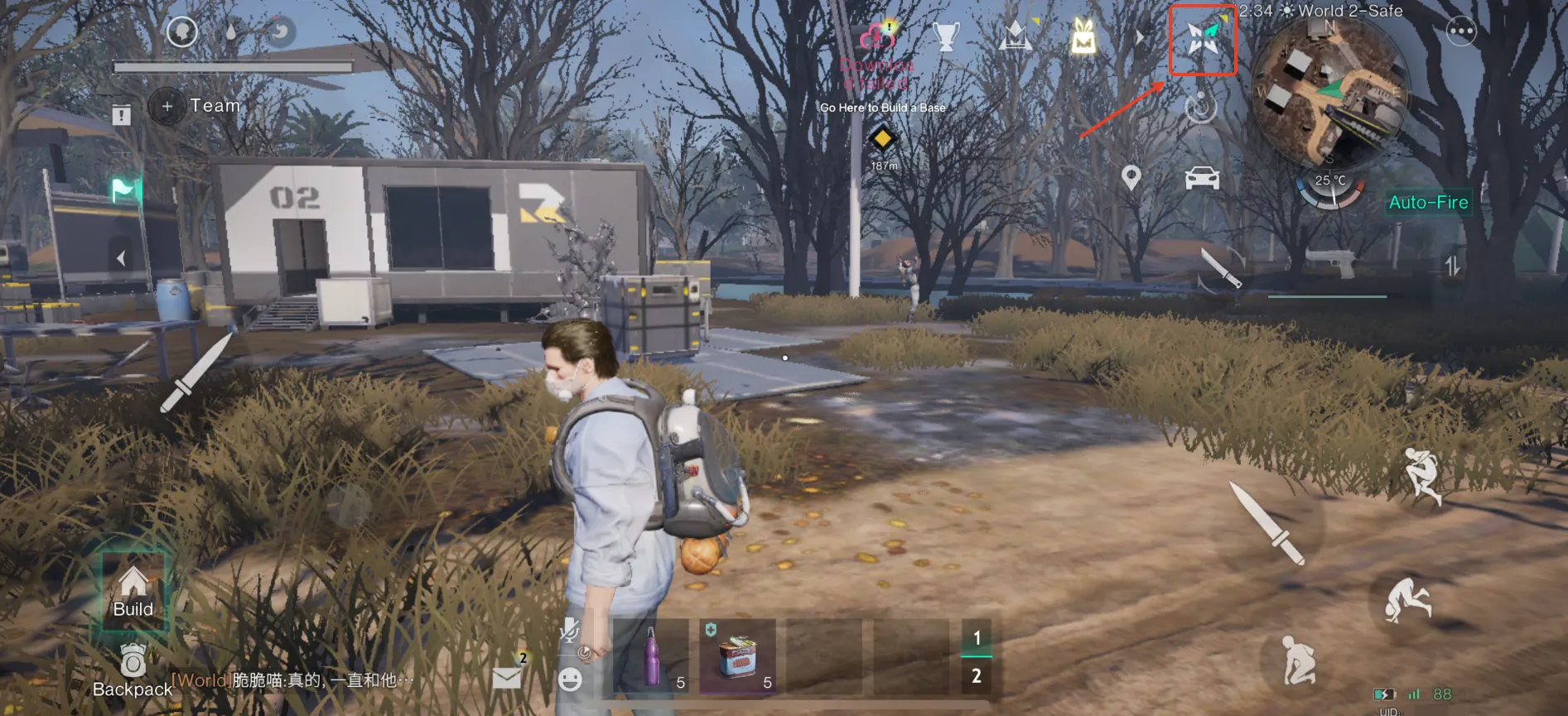Tap the plus button to form a Team
The width and height of the screenshot is (1568, 716).
pos(167,106)
